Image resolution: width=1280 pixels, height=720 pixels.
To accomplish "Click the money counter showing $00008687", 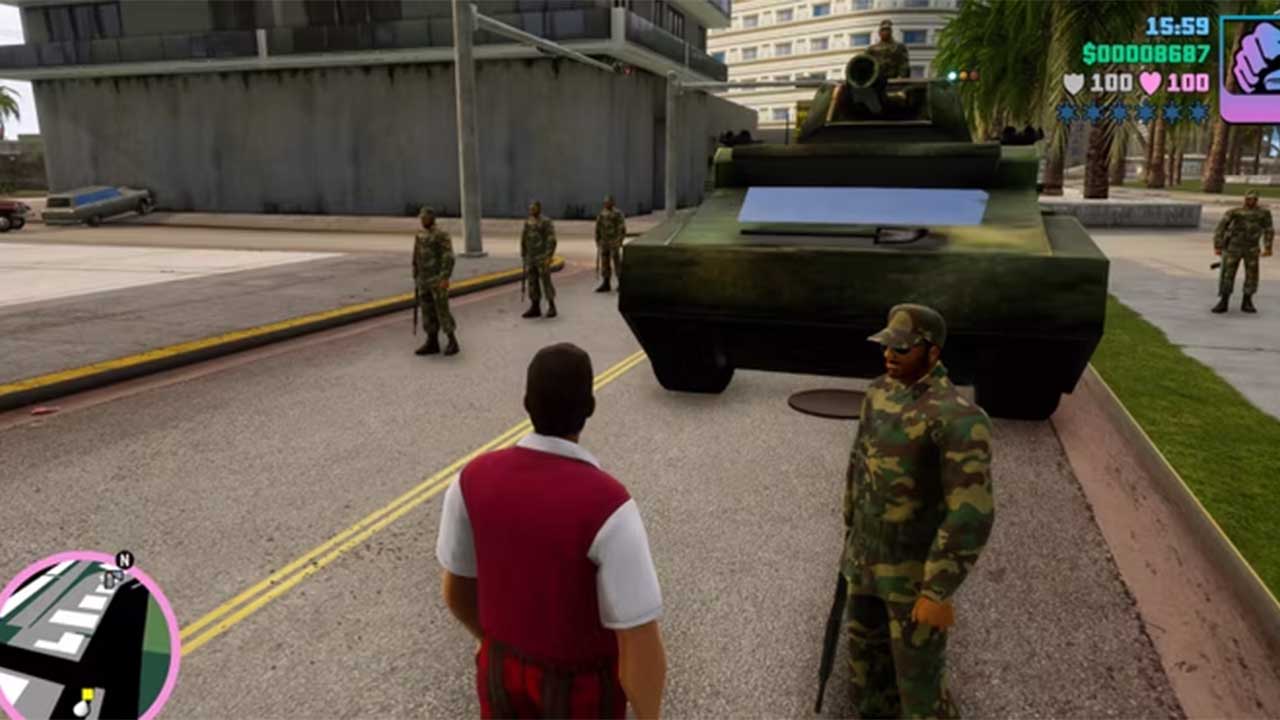I will [x=1145, y=52].
